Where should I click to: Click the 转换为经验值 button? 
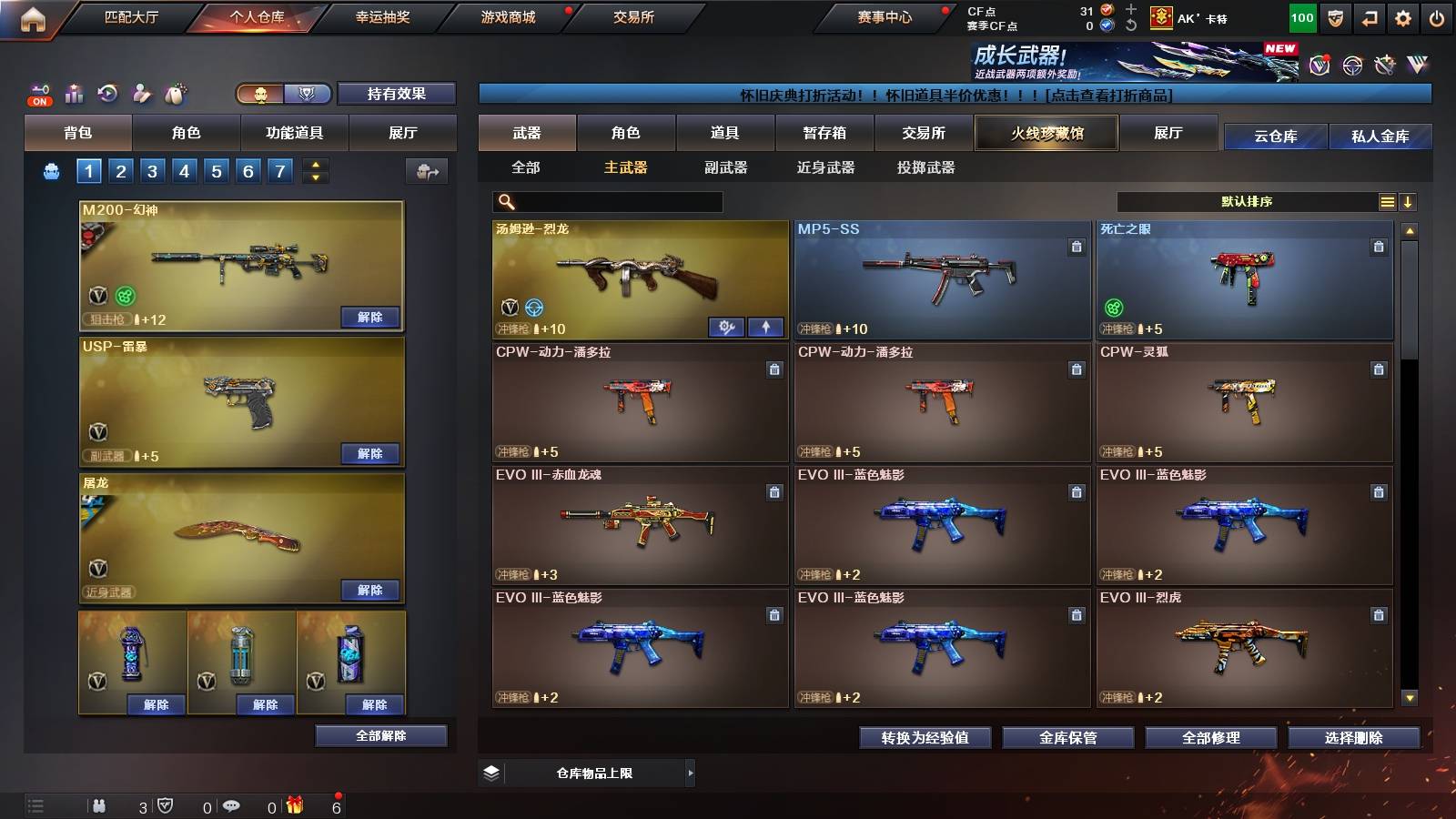[x=925, y=738]
